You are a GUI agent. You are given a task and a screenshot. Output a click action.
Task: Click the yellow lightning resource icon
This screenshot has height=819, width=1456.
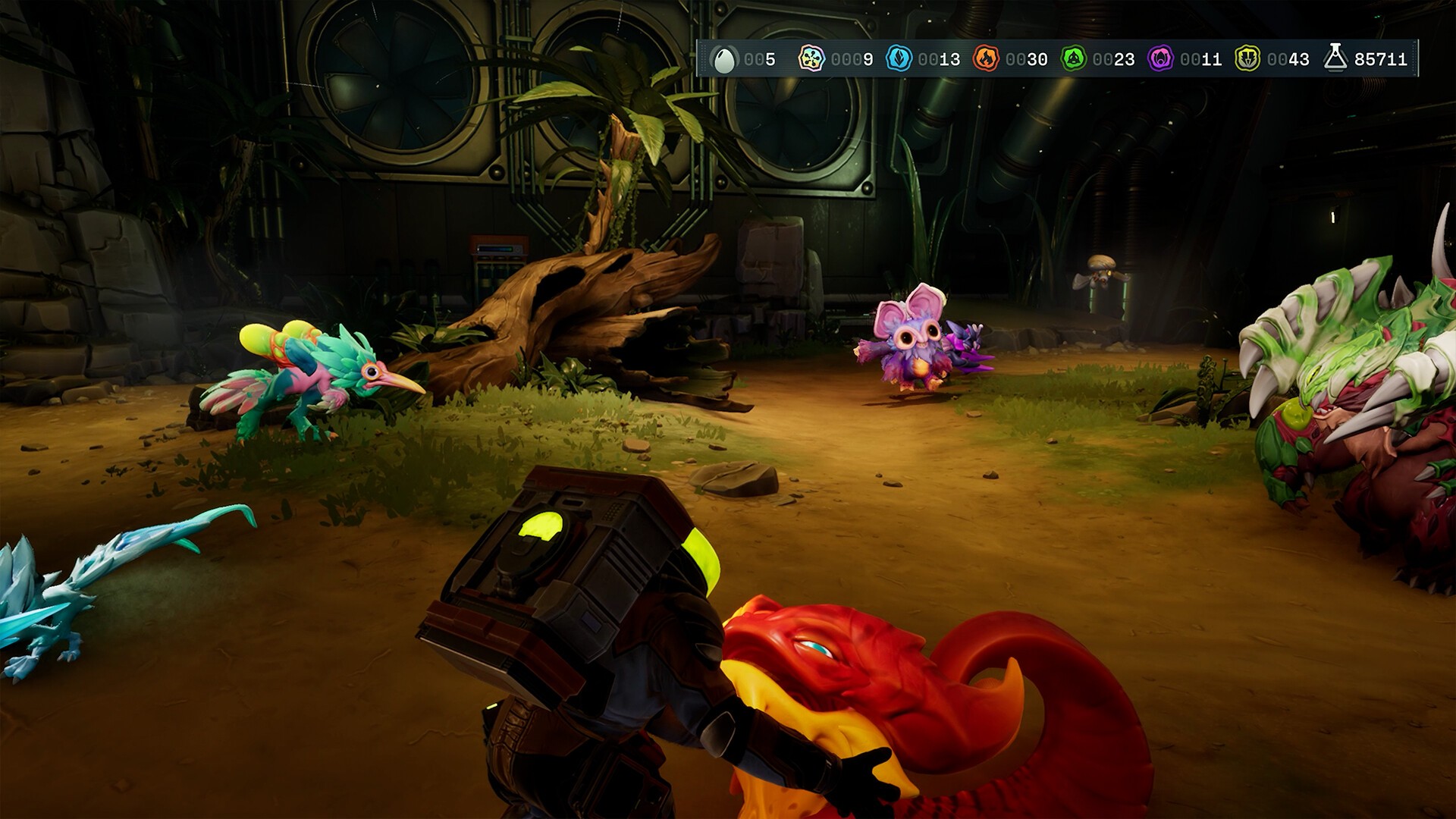tap(1247, 58)
